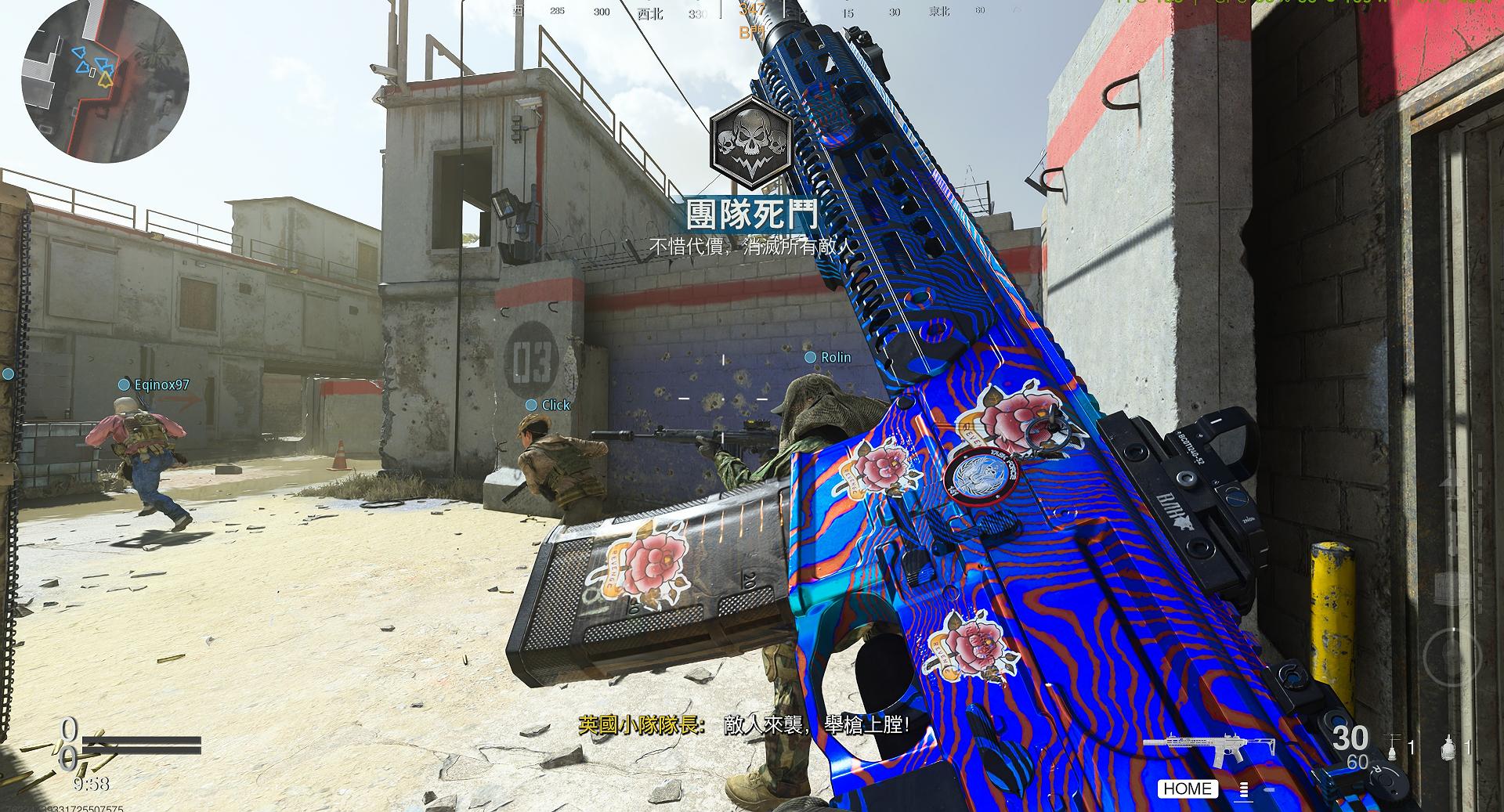Viewport: 1504px width, 812px height.
Task: Activate the circular field upgrade icon
Action: (1452, 655)
